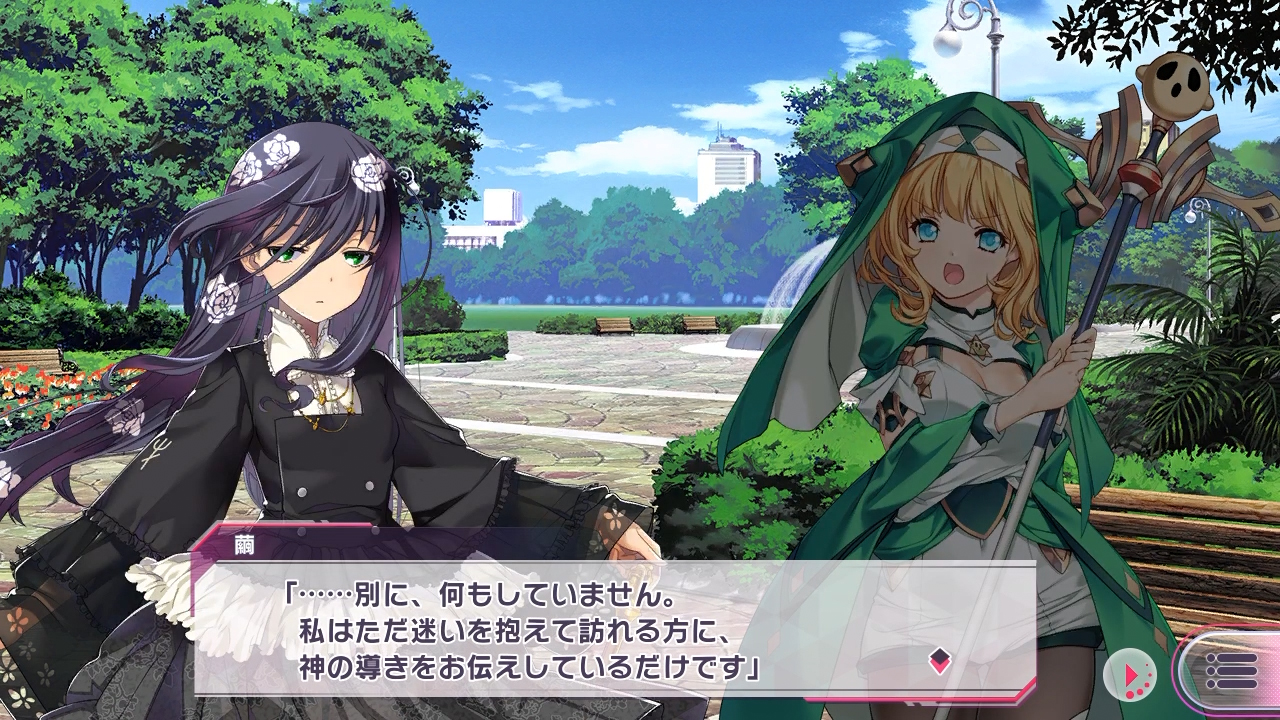Click the pink diamond advance indicator

(x=939, y=659)
